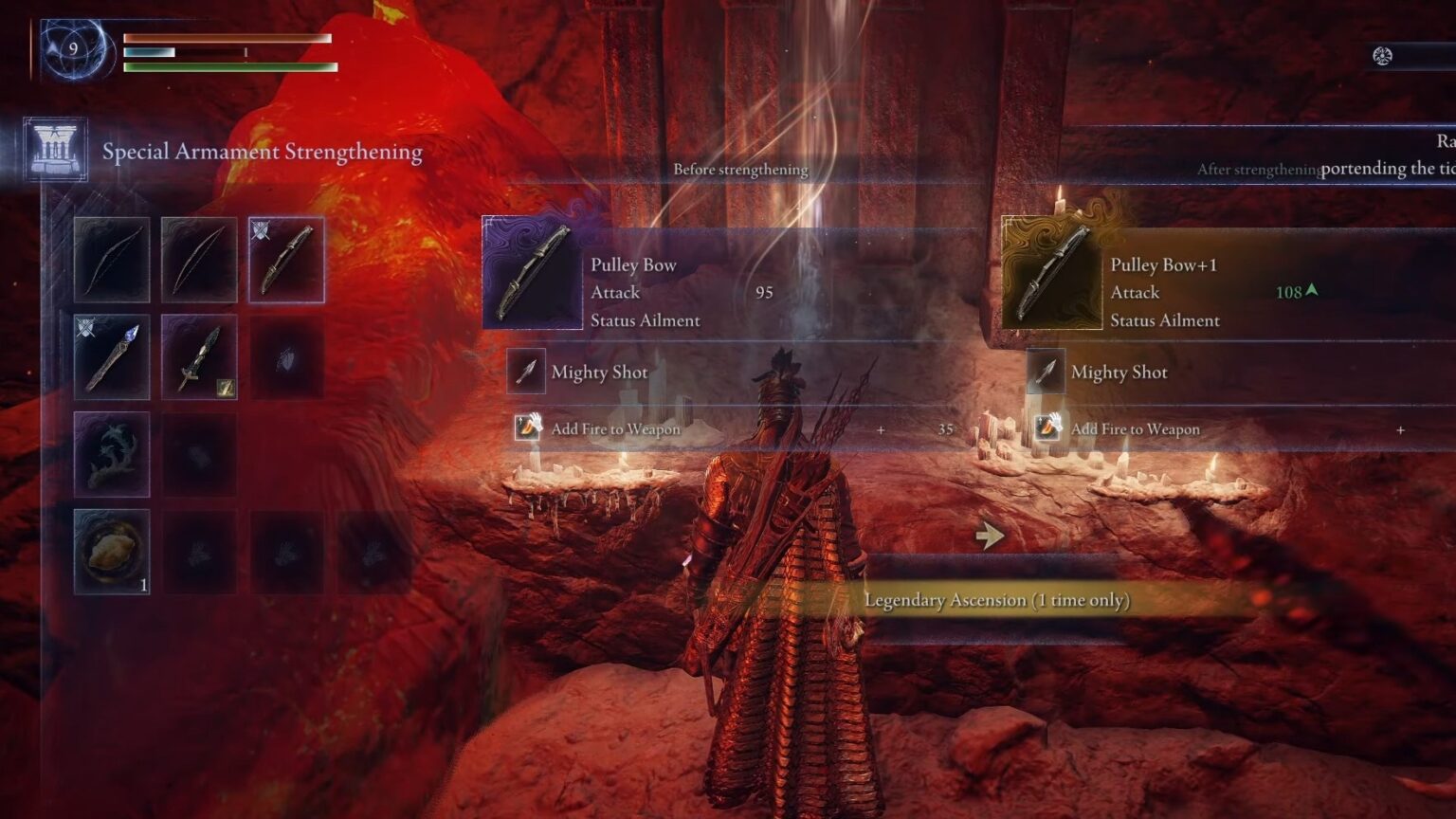The height and width of the screenshot is (819, 1456).
Task: Expand the plus next to left Add Fire to Weapon
Action: point(882,429)
